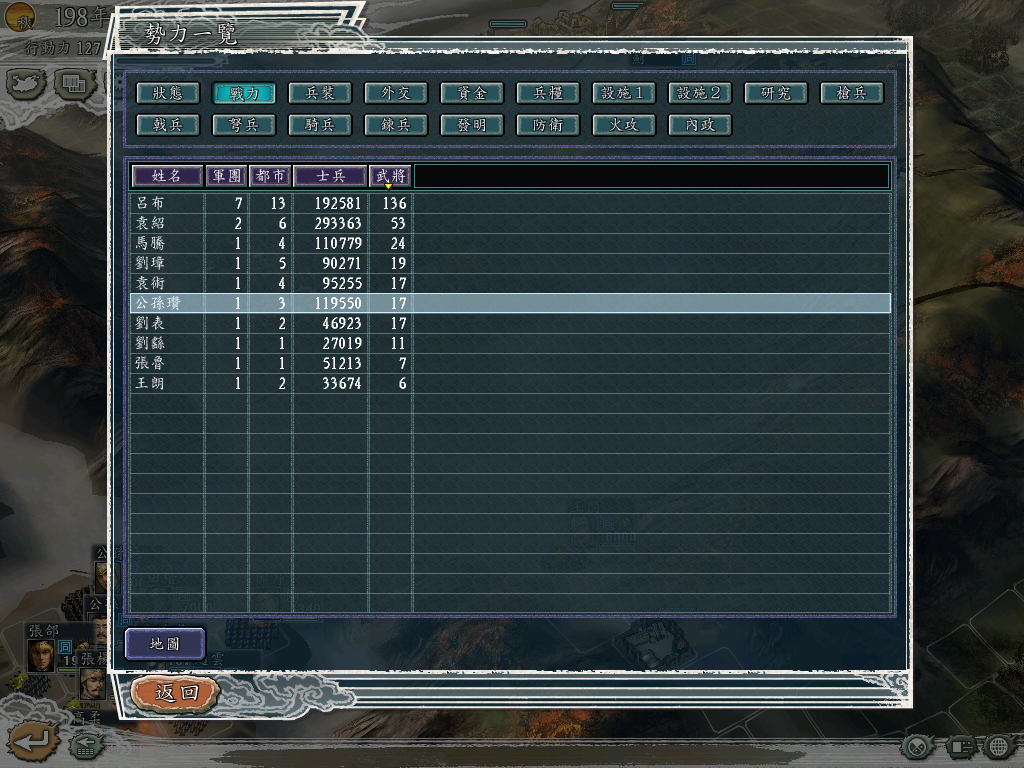Open the 兵裝 tab
Image resolution: width=1024 pixels, height=768 pixels.
pyautogui.click(x=319, y=93)
